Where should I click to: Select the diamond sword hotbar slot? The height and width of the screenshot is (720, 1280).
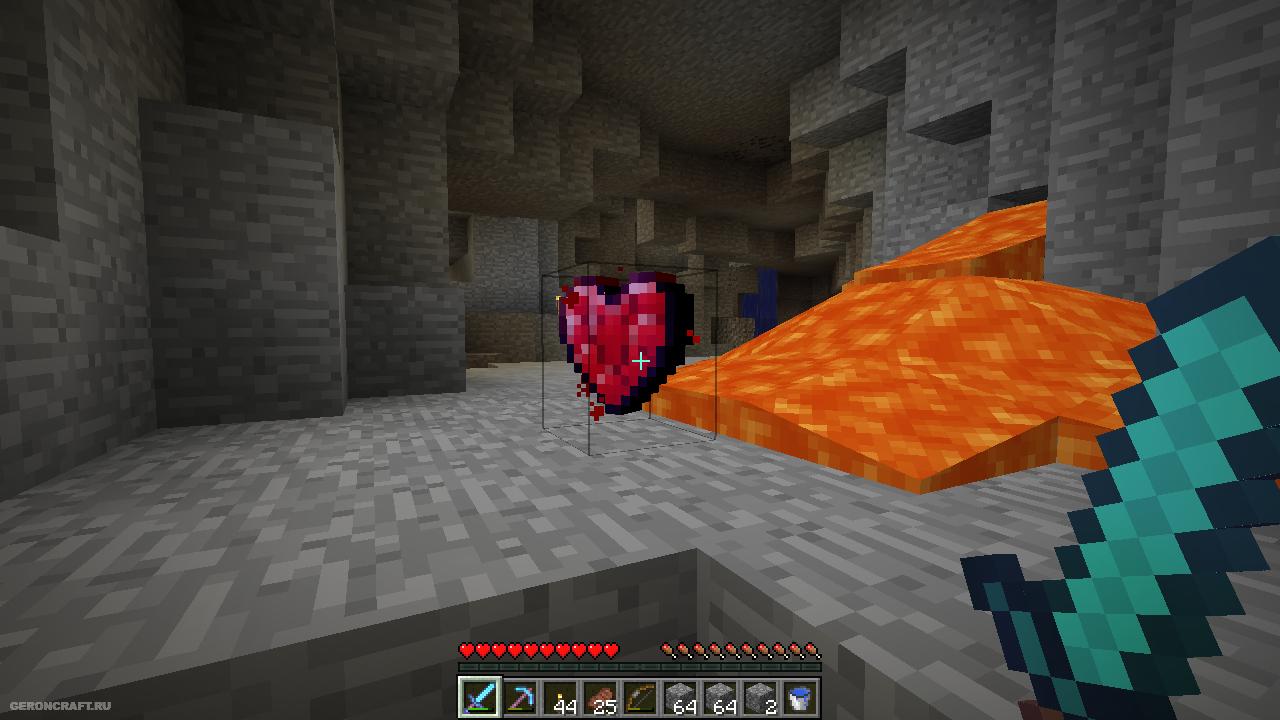coord(479,697)
